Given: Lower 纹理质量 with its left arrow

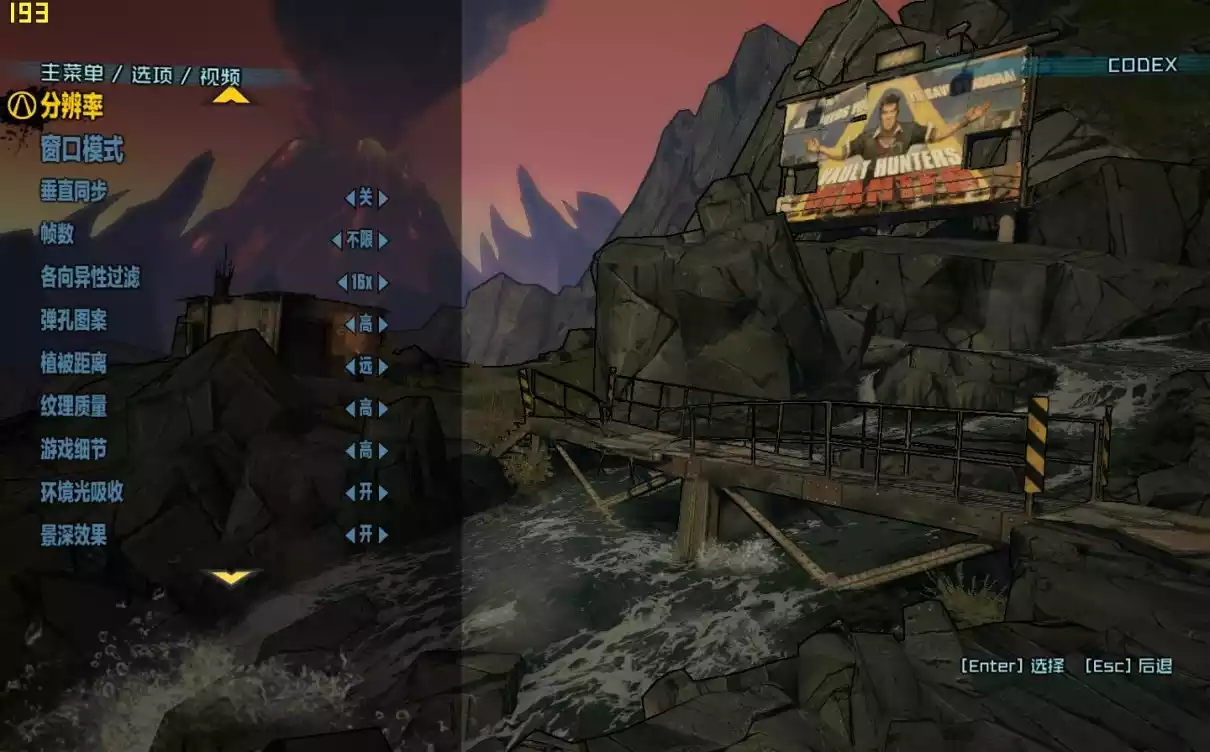Looking at the screenshot, I should (x=350, y=408).
